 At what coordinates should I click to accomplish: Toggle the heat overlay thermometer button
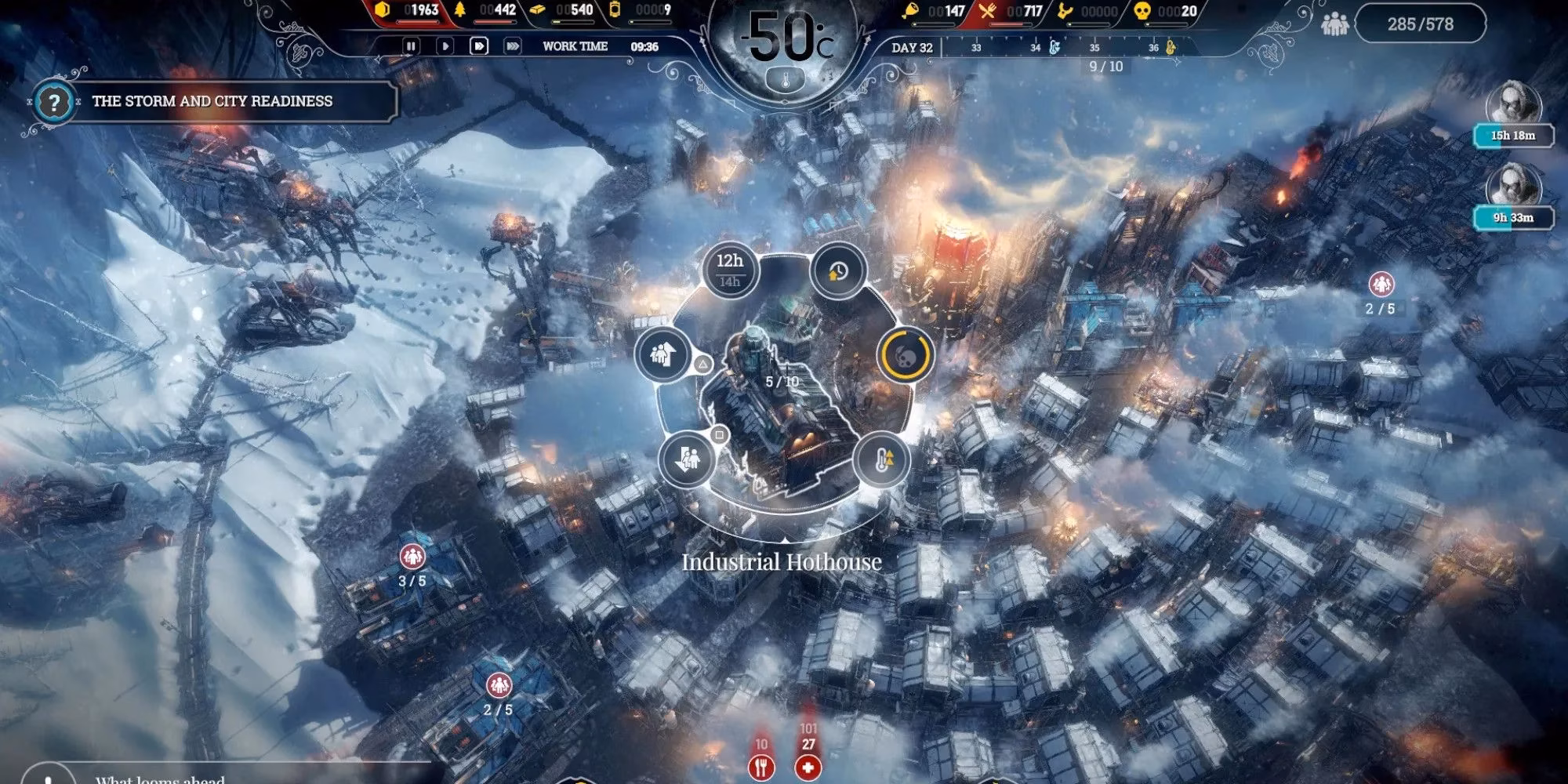click(x=786, y=78)
